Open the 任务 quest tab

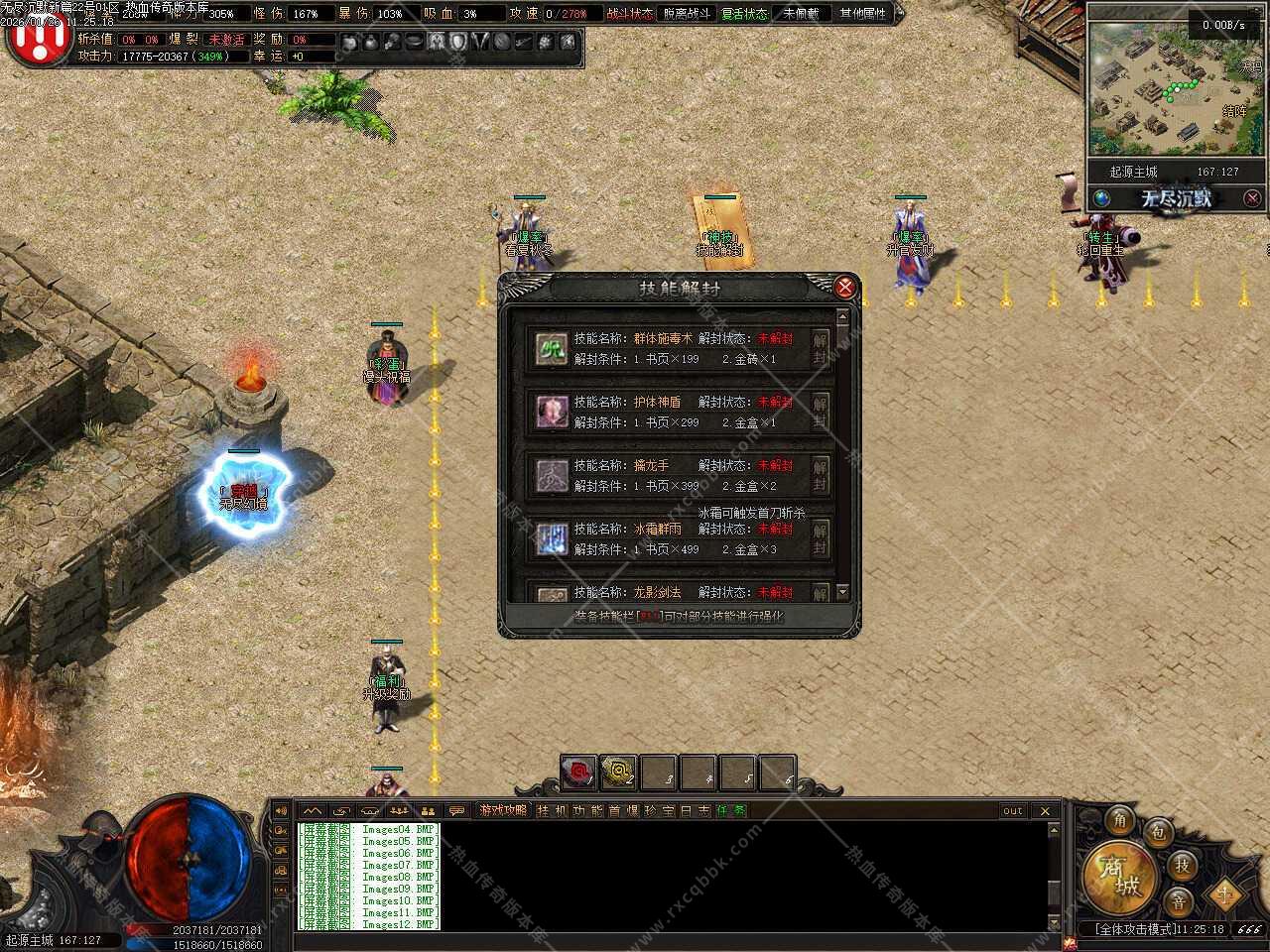pyautogui.click(x=731, y=811)
